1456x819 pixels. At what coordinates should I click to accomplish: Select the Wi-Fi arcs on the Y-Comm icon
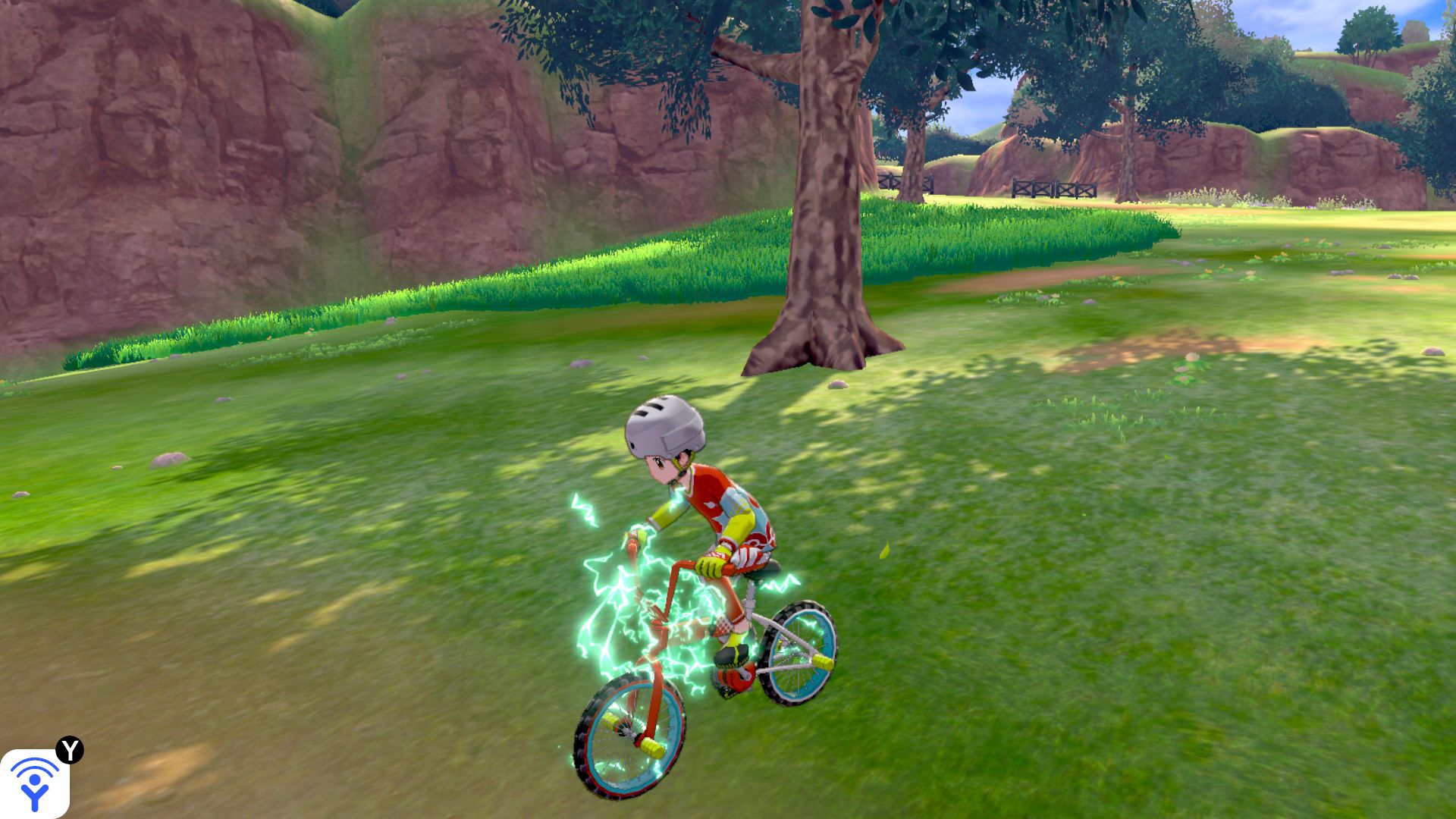coord(34,767)
